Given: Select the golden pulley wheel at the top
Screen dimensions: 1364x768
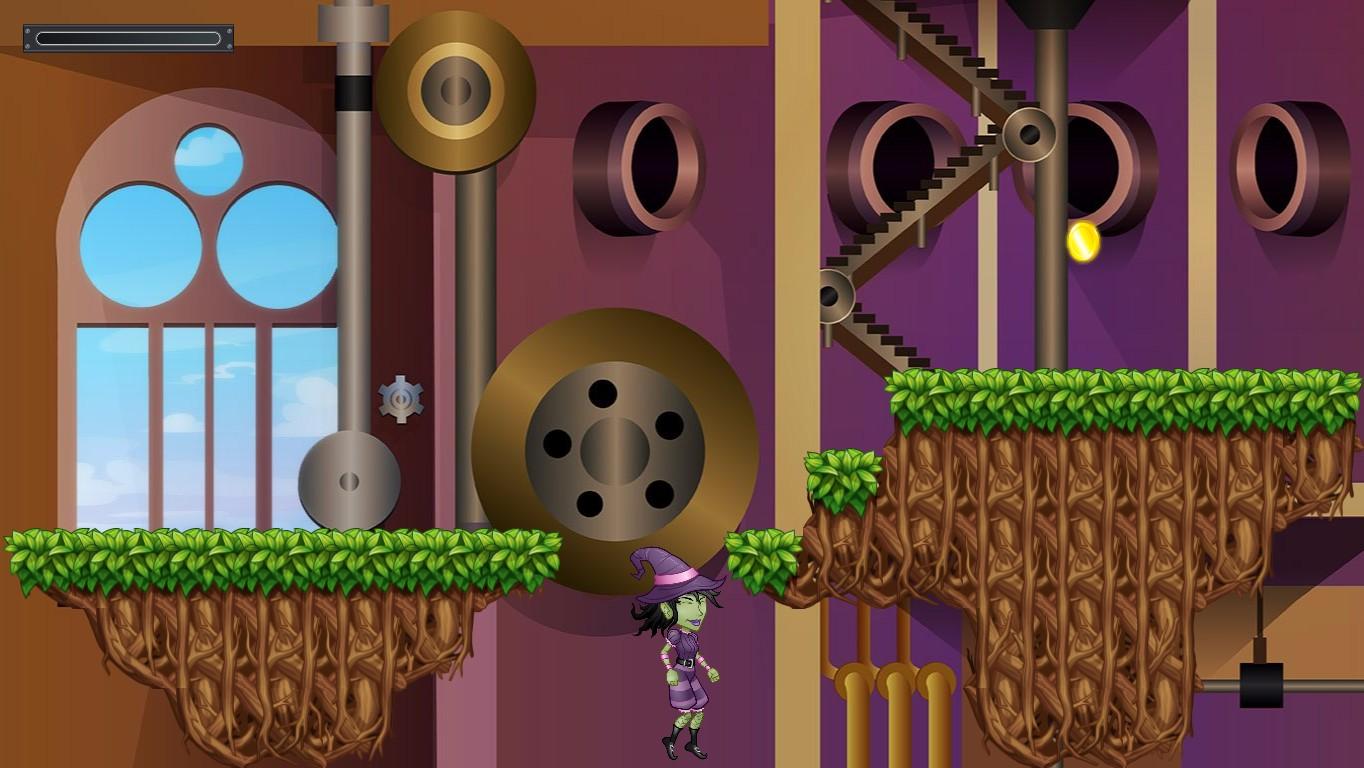Looking at the screenshot, I should (455, 90).
